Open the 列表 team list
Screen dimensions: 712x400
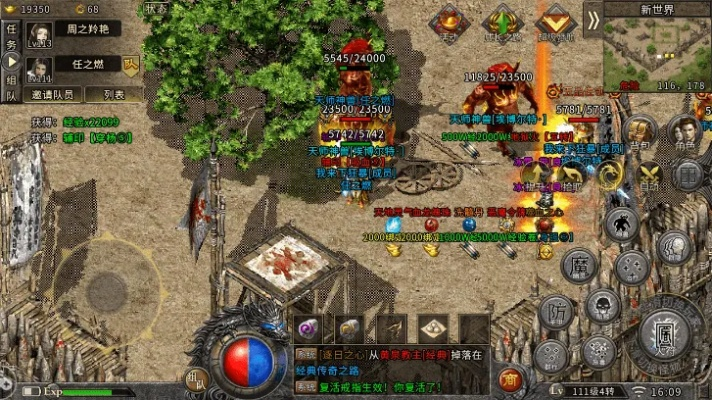pos(115,95)
